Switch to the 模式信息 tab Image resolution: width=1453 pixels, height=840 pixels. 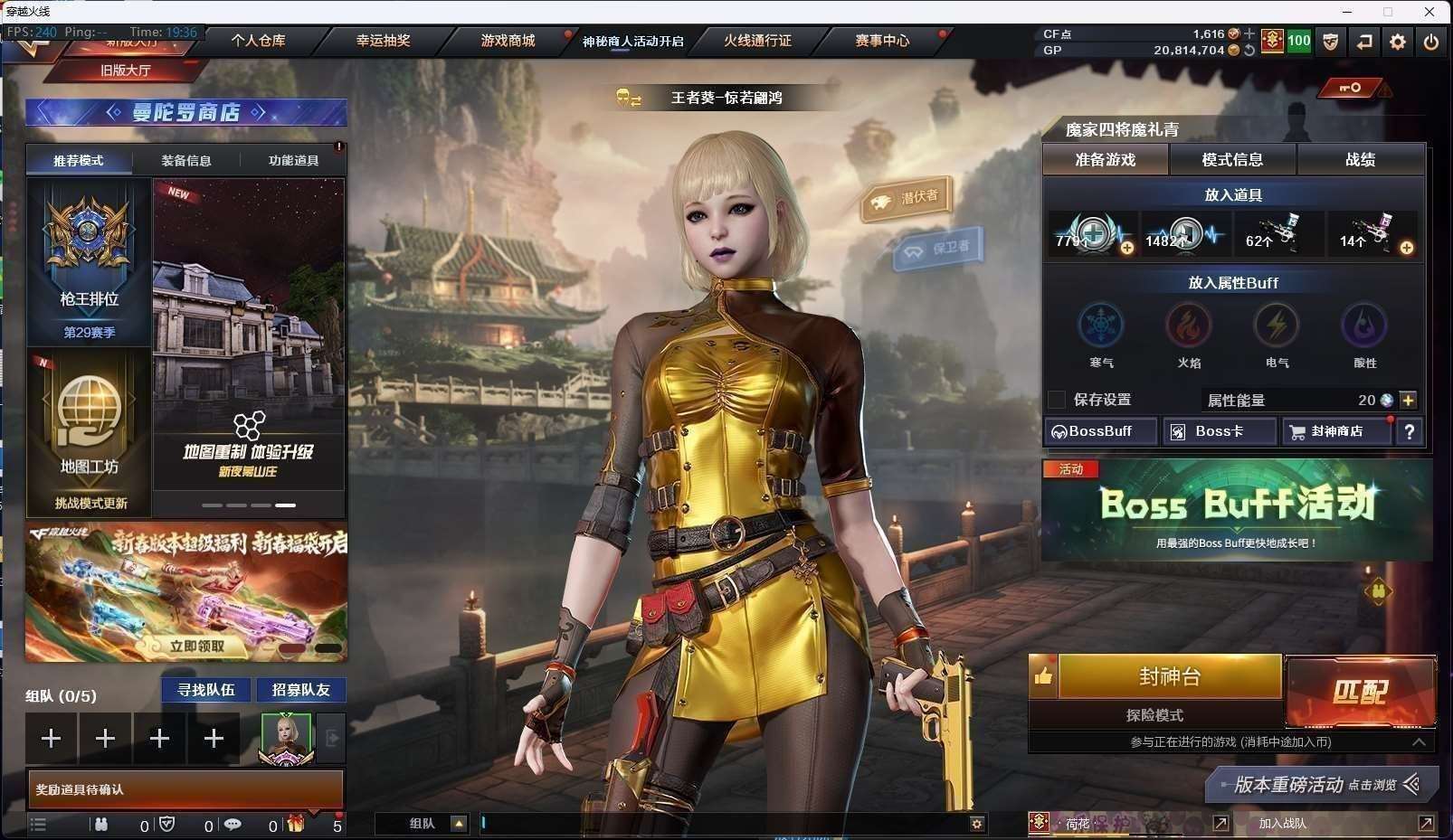pos(1232,160)
